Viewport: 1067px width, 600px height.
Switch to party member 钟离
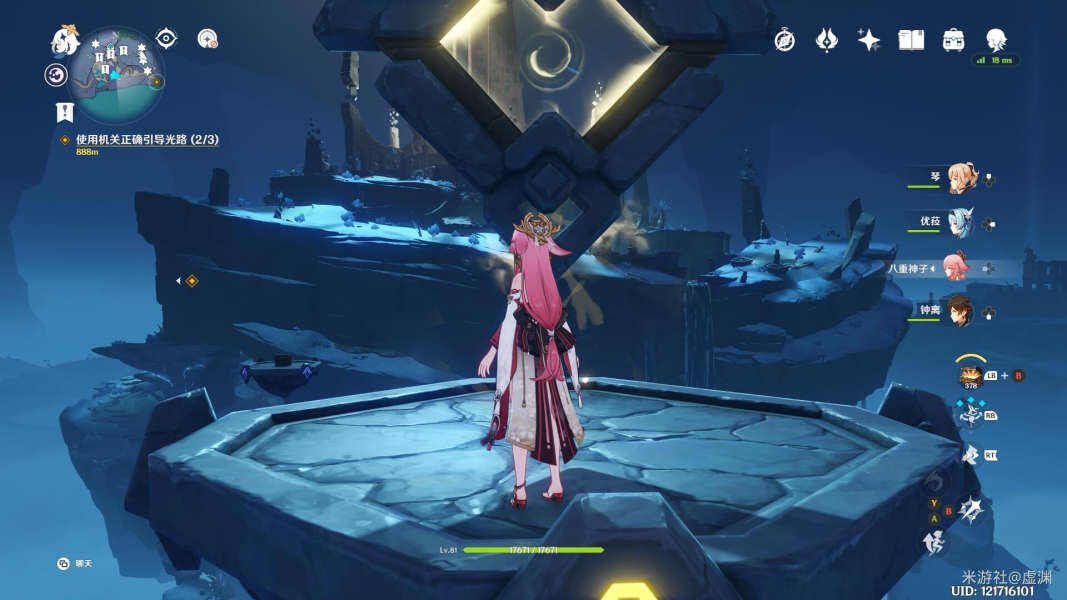[x=960, y=310]
